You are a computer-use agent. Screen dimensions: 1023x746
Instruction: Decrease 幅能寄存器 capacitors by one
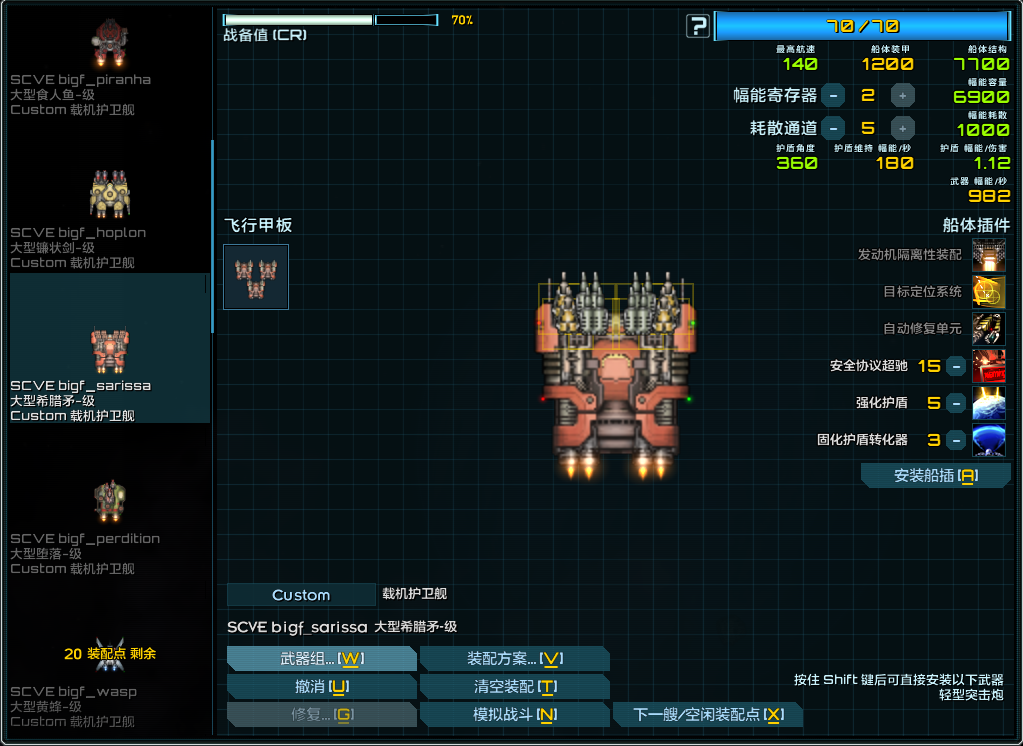coord(833,95)
